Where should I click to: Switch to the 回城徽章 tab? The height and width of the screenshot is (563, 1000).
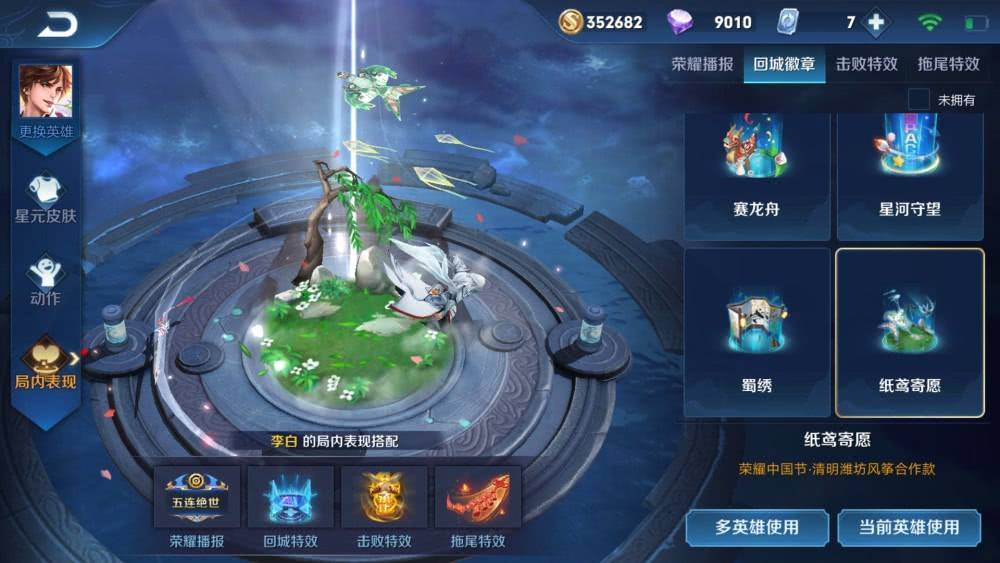click(x=784, y=65)
